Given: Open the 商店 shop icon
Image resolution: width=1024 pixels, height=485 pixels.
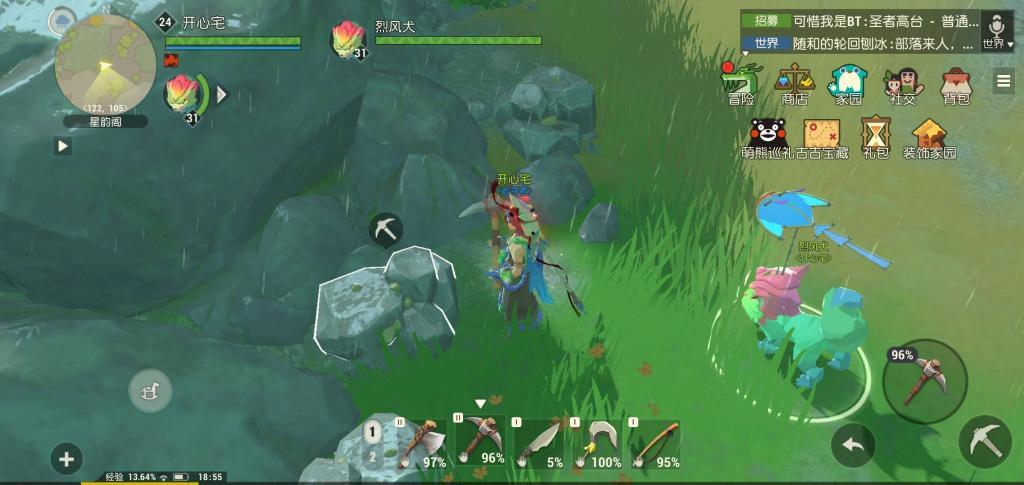Looking at the screenshot, I should click(795, 82).
